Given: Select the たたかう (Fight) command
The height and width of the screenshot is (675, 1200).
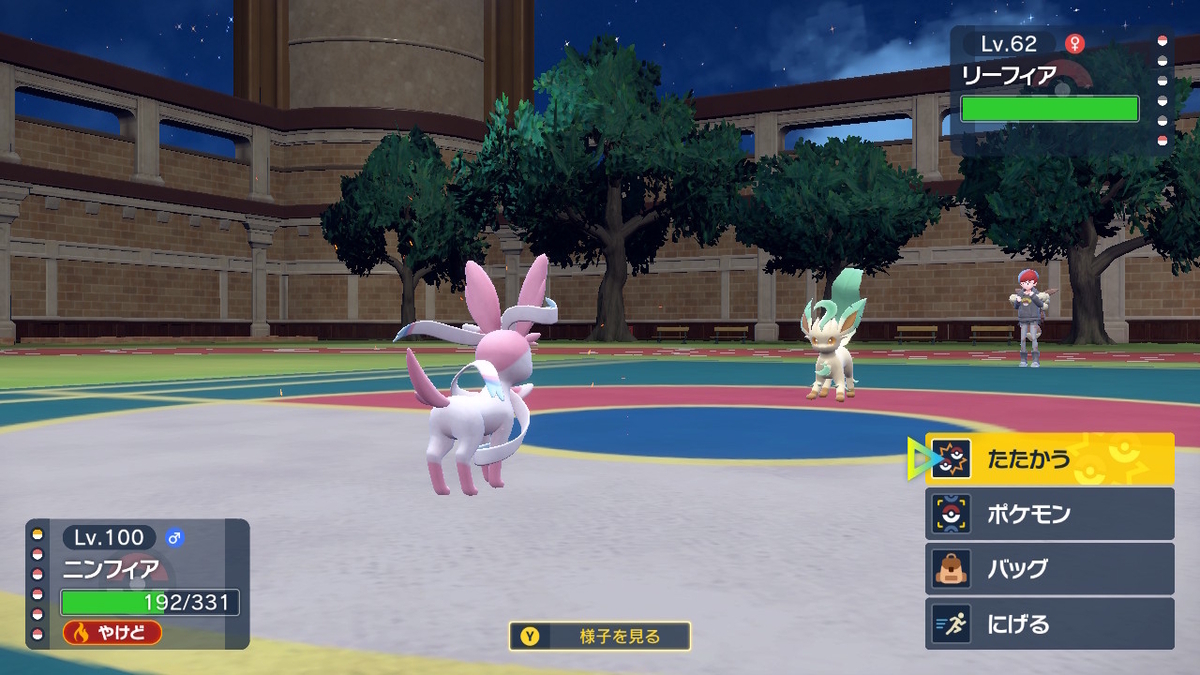Looking at the screenshot, I should pos(1049,459).
